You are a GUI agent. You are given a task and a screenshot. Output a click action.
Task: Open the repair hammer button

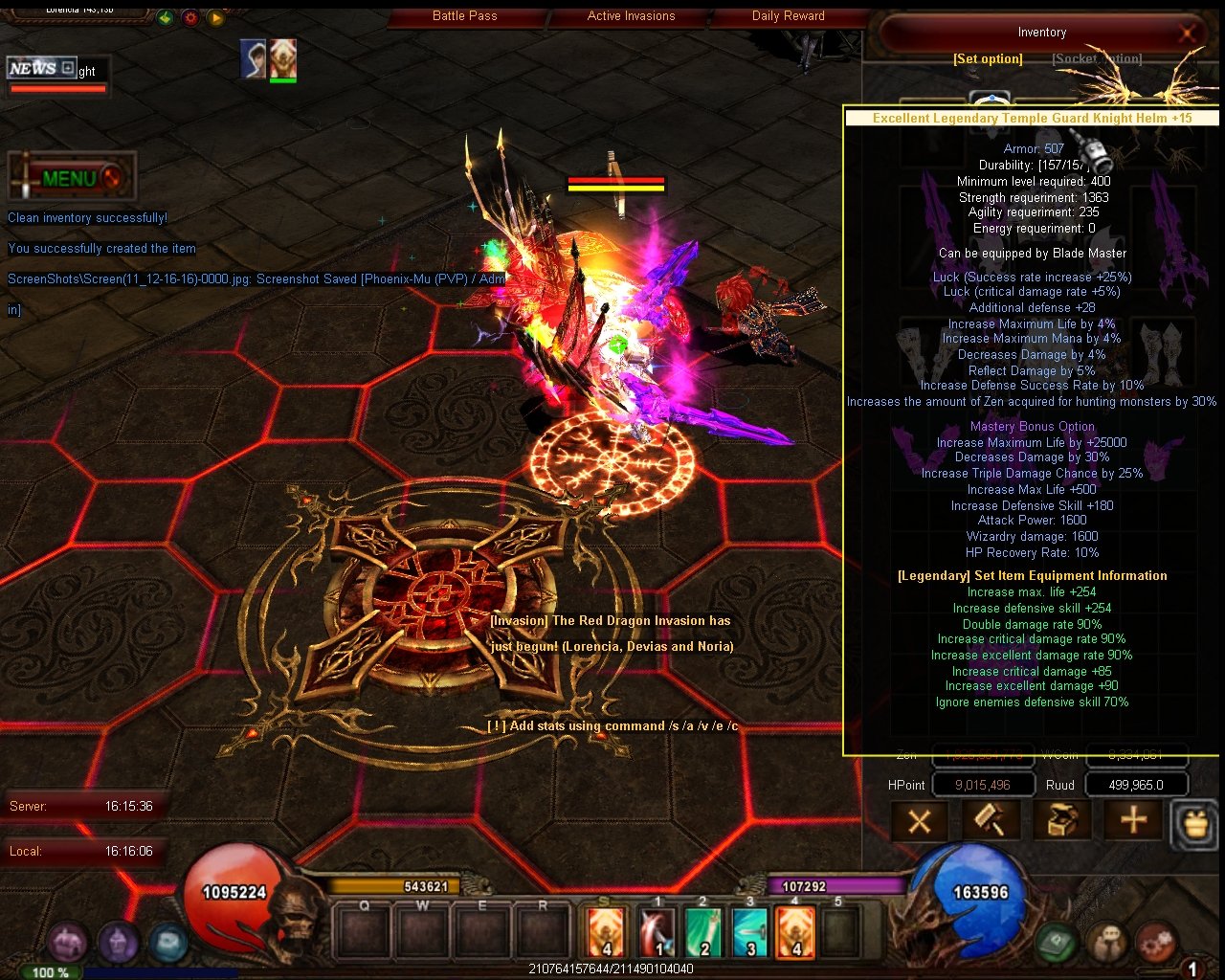[x=990, y=821]
